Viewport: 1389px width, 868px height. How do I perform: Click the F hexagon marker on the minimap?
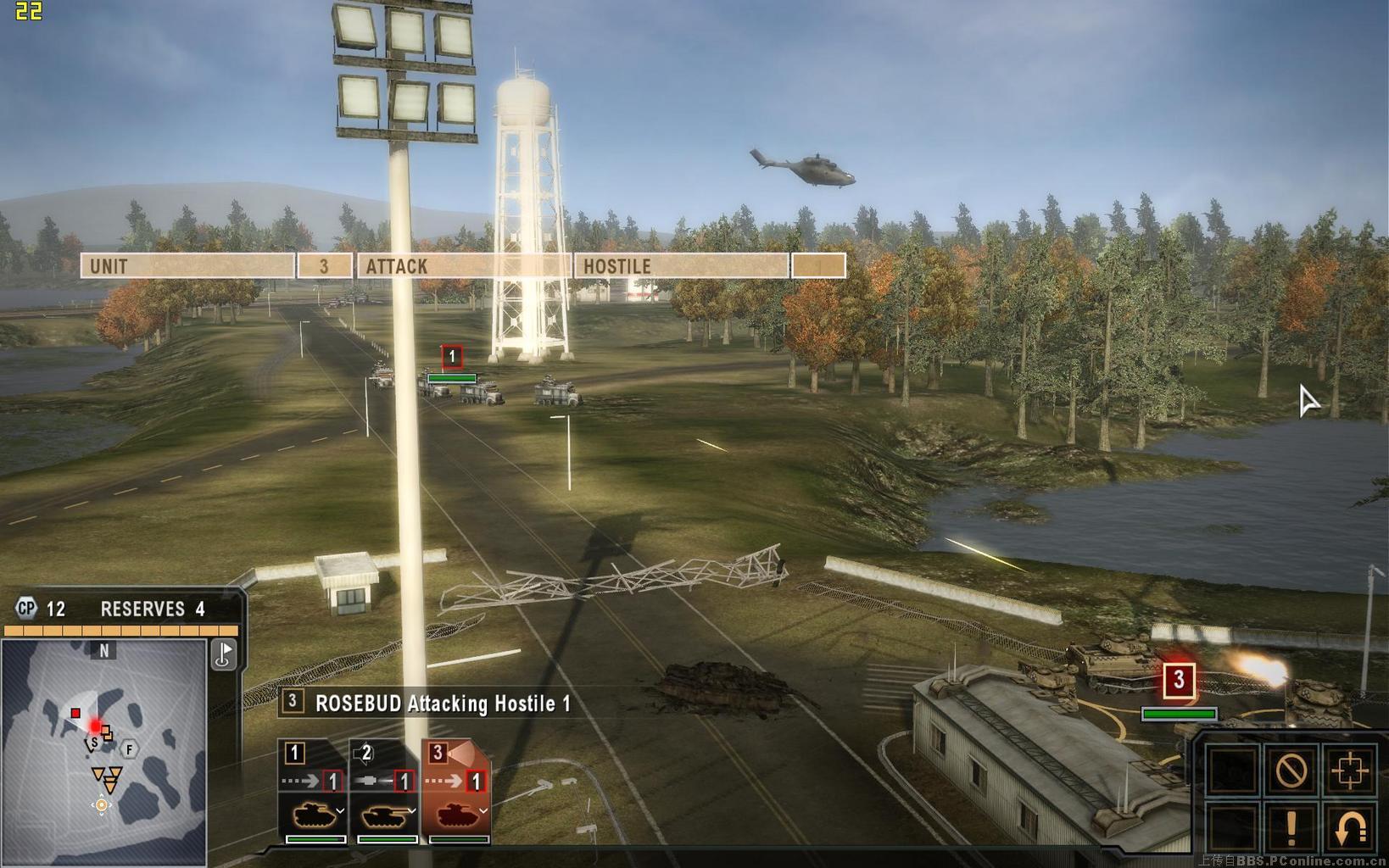(129, 749)
